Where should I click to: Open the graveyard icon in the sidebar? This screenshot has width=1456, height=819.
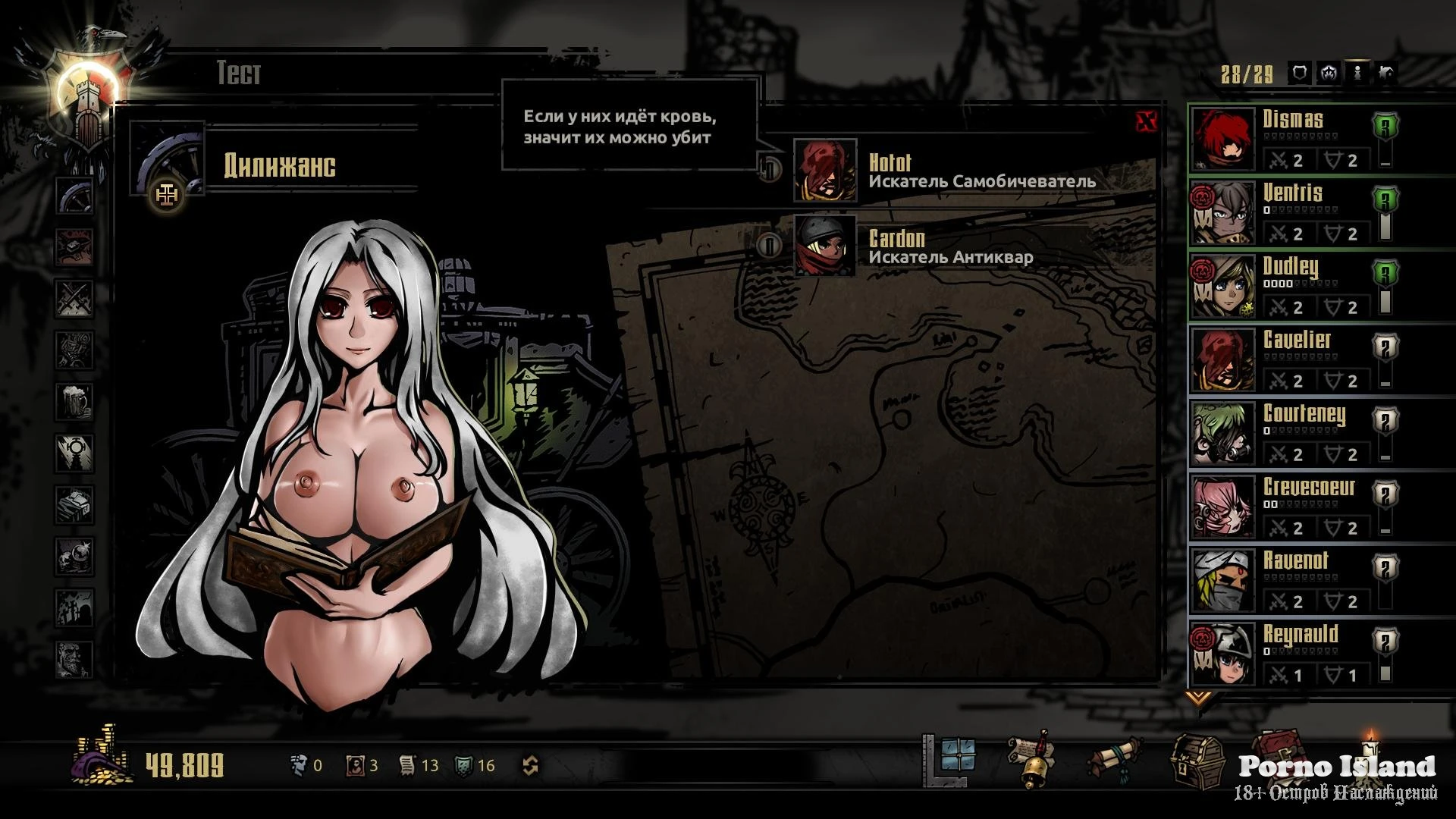75,607
